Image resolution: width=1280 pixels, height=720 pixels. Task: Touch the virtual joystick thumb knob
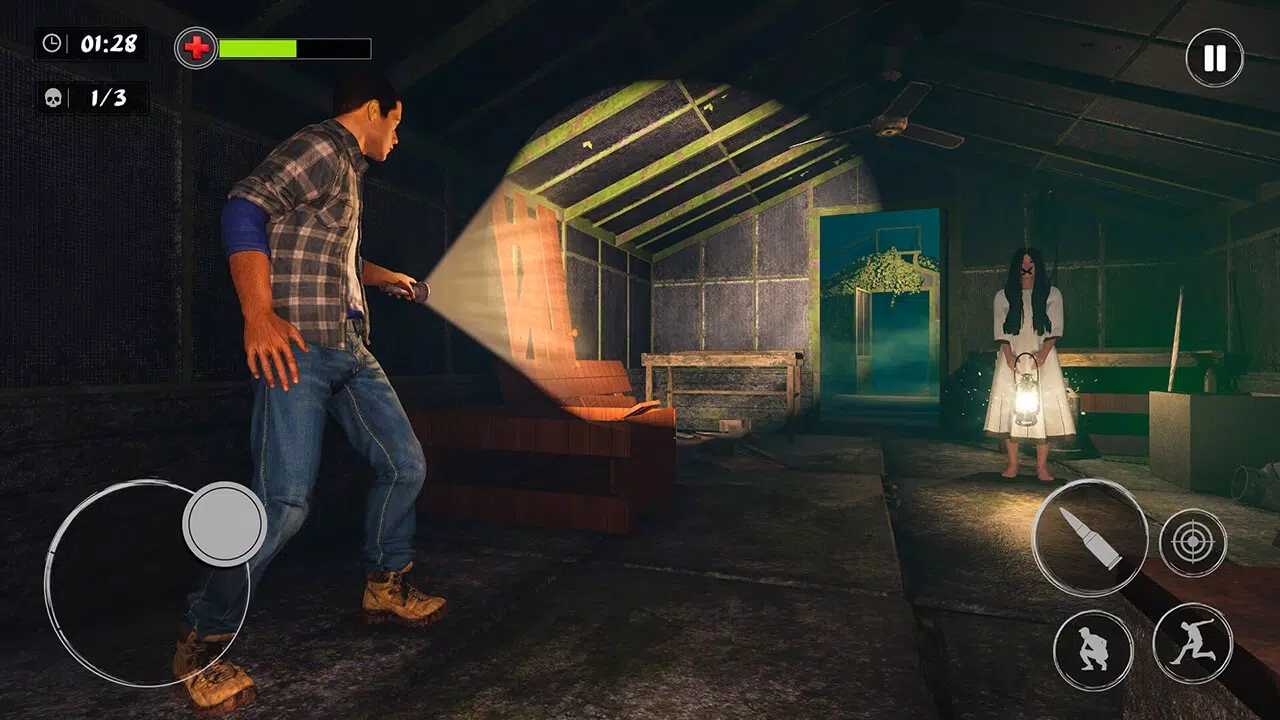click(224, 524)
